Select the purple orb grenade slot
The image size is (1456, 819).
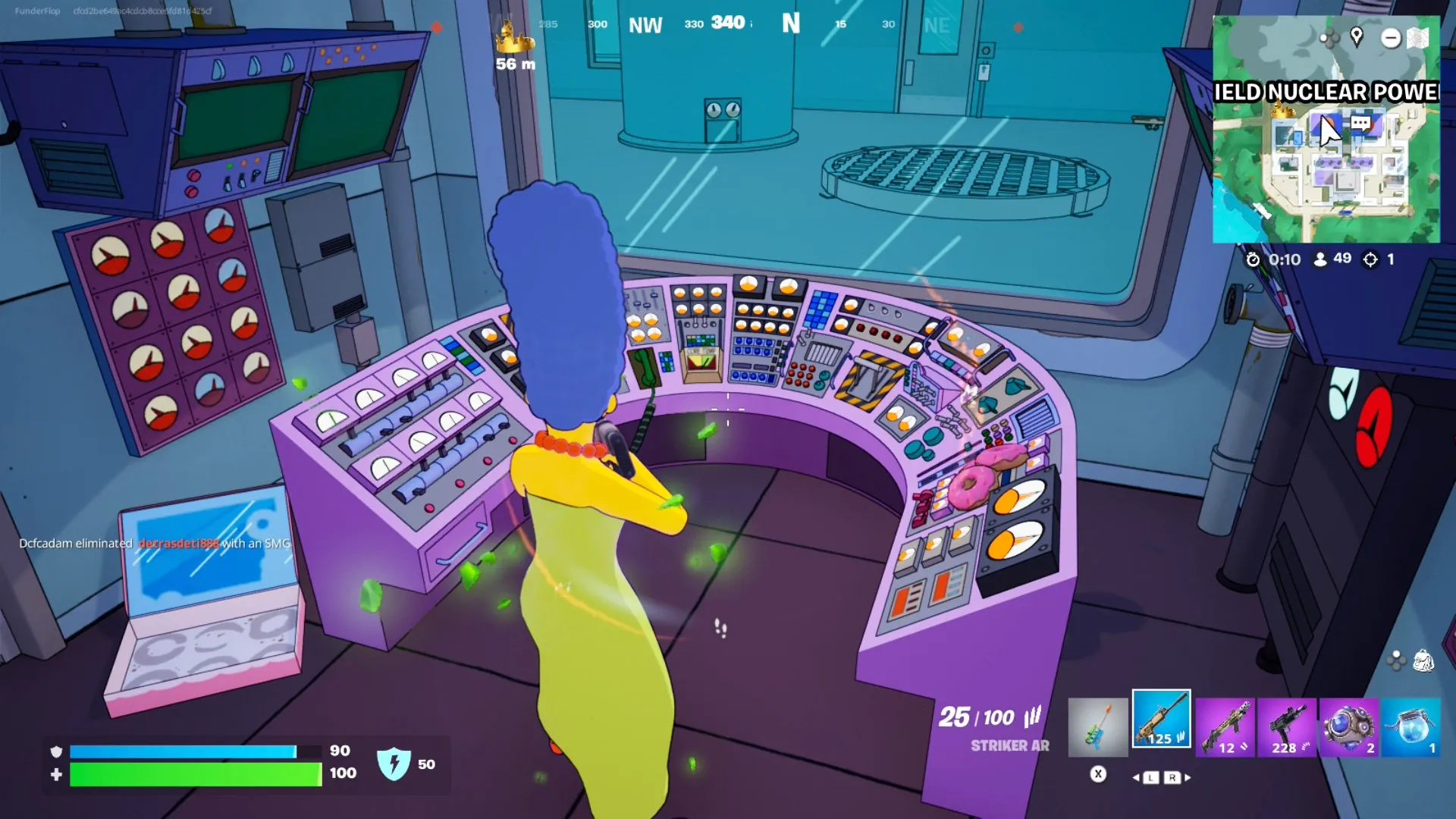pos(1348,726)
